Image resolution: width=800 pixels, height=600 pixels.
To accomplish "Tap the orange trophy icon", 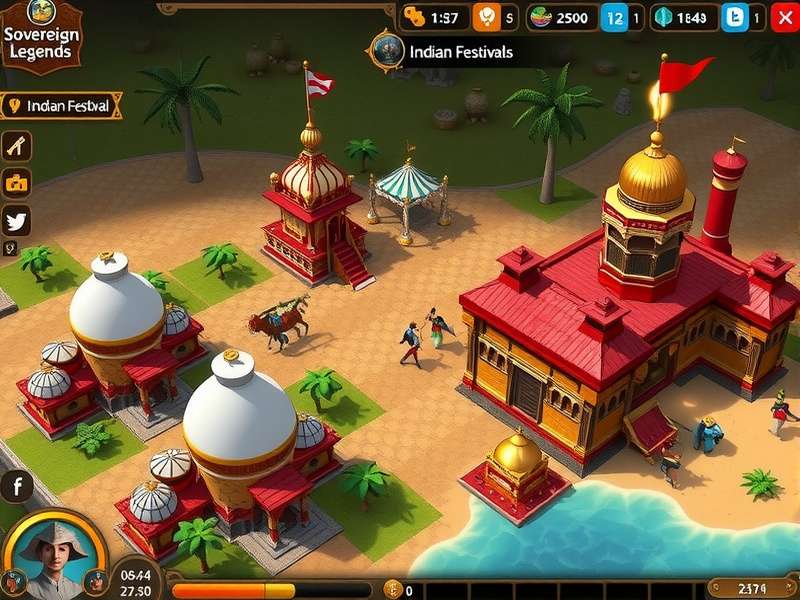I will coord(486,17).
